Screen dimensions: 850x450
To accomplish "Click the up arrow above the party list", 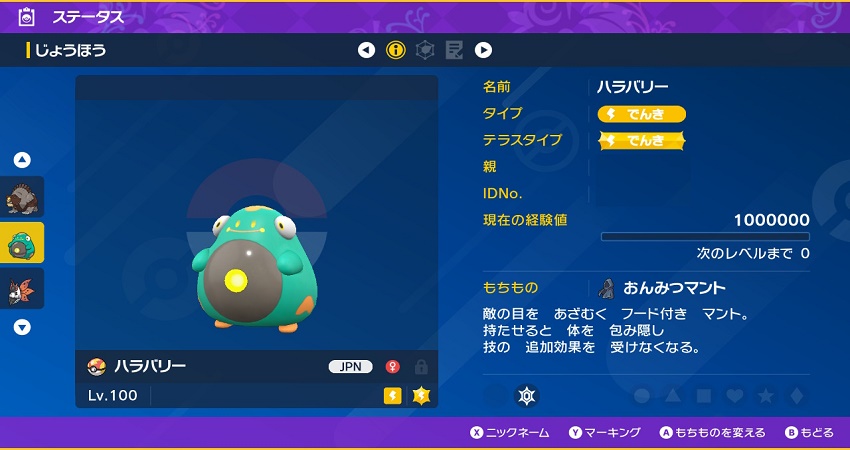I will click(x=22, y=160).
